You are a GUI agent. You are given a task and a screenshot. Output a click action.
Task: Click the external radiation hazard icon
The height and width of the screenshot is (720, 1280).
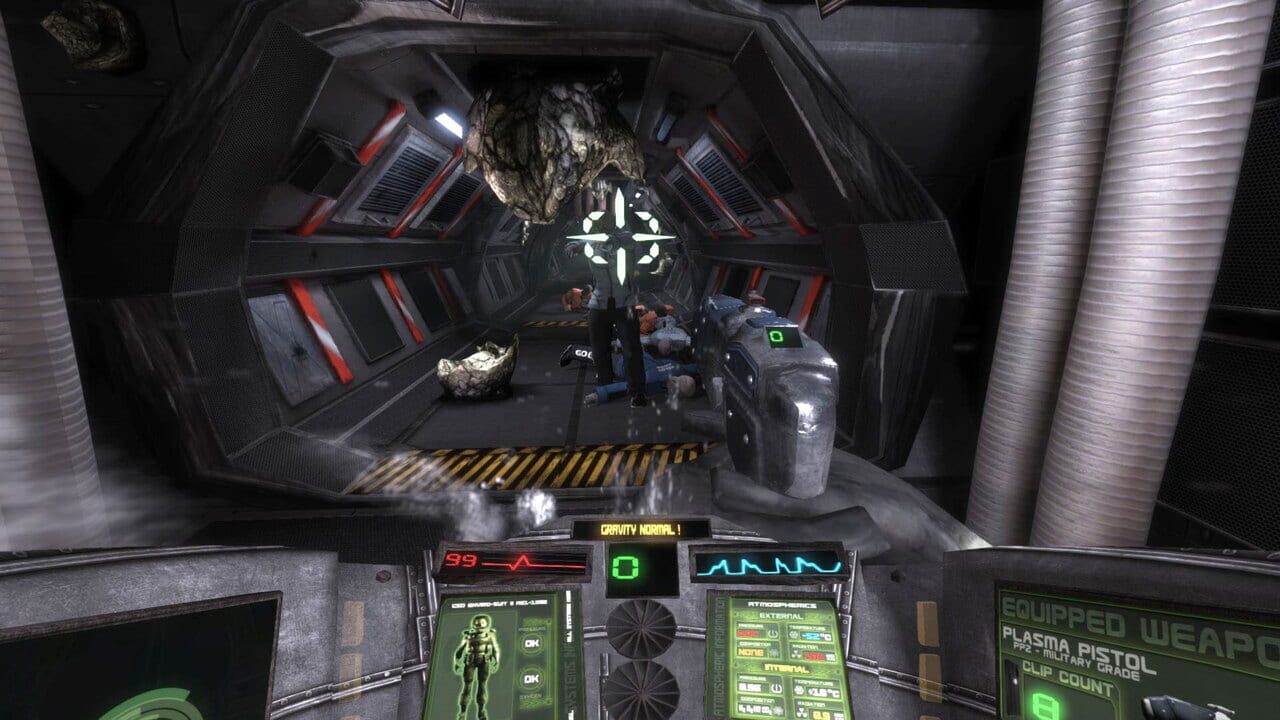795,654
